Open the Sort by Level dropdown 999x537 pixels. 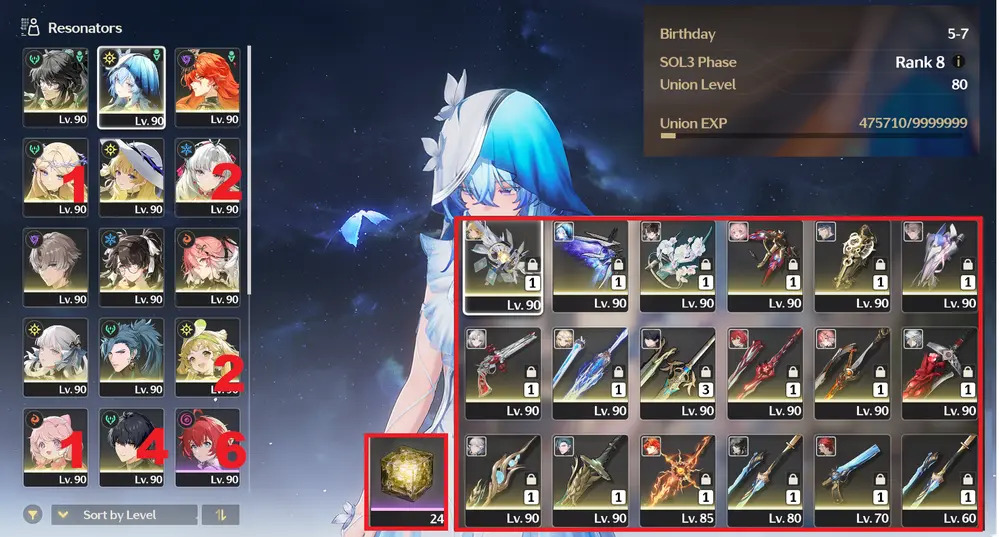(123, 515)
